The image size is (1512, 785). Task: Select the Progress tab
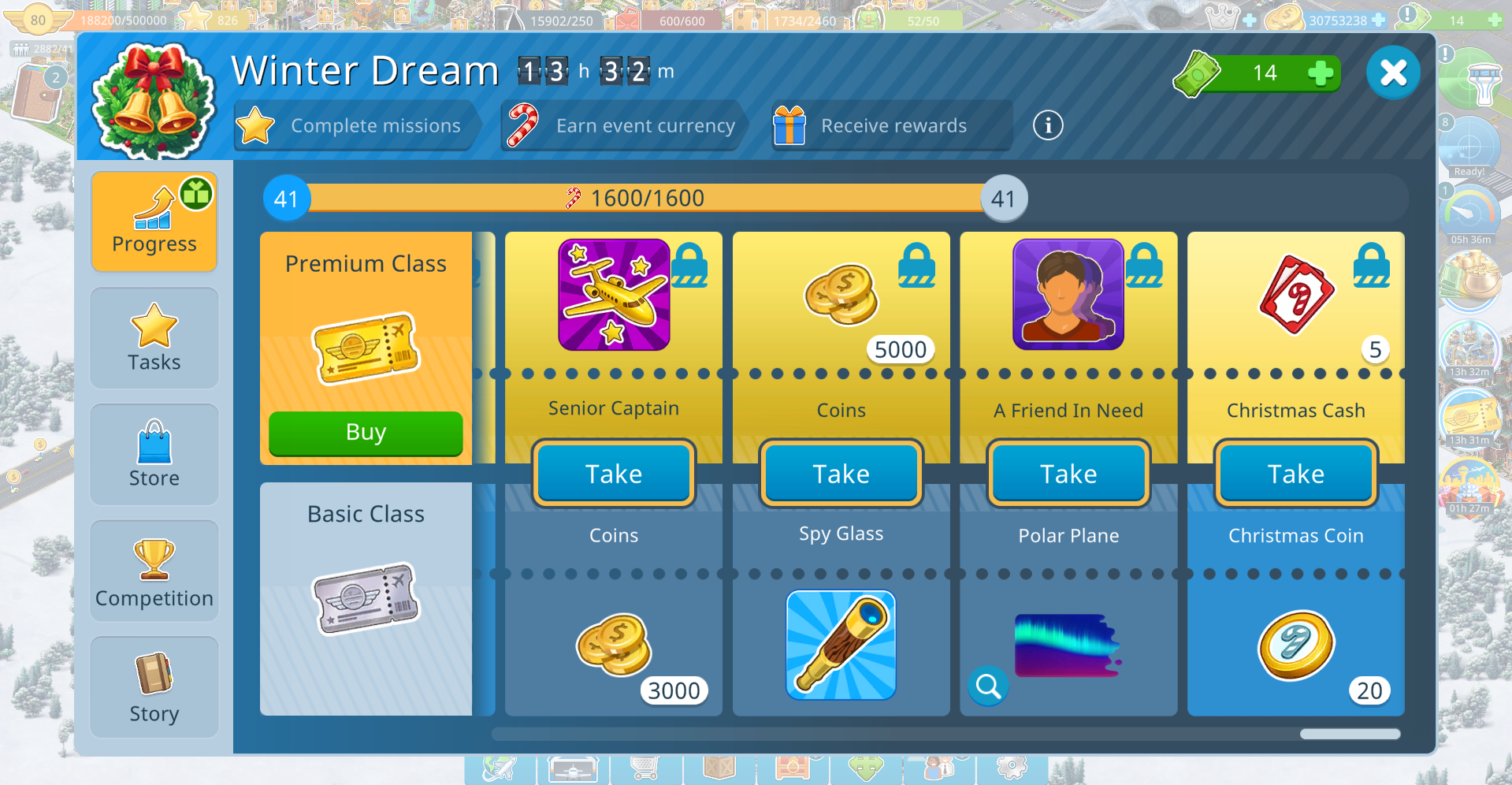tap(154, 222)
